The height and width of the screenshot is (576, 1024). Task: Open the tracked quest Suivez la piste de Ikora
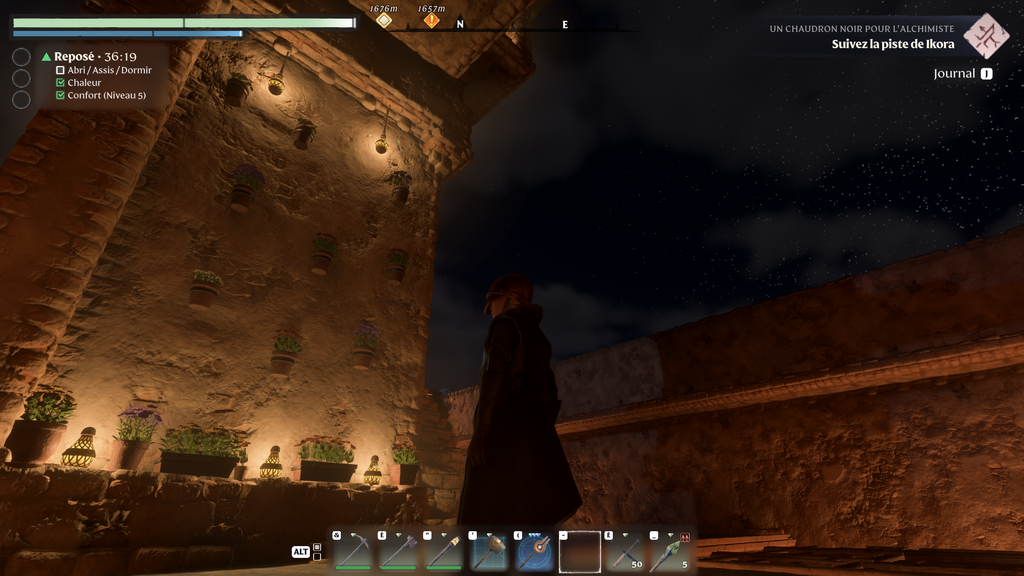892,44
